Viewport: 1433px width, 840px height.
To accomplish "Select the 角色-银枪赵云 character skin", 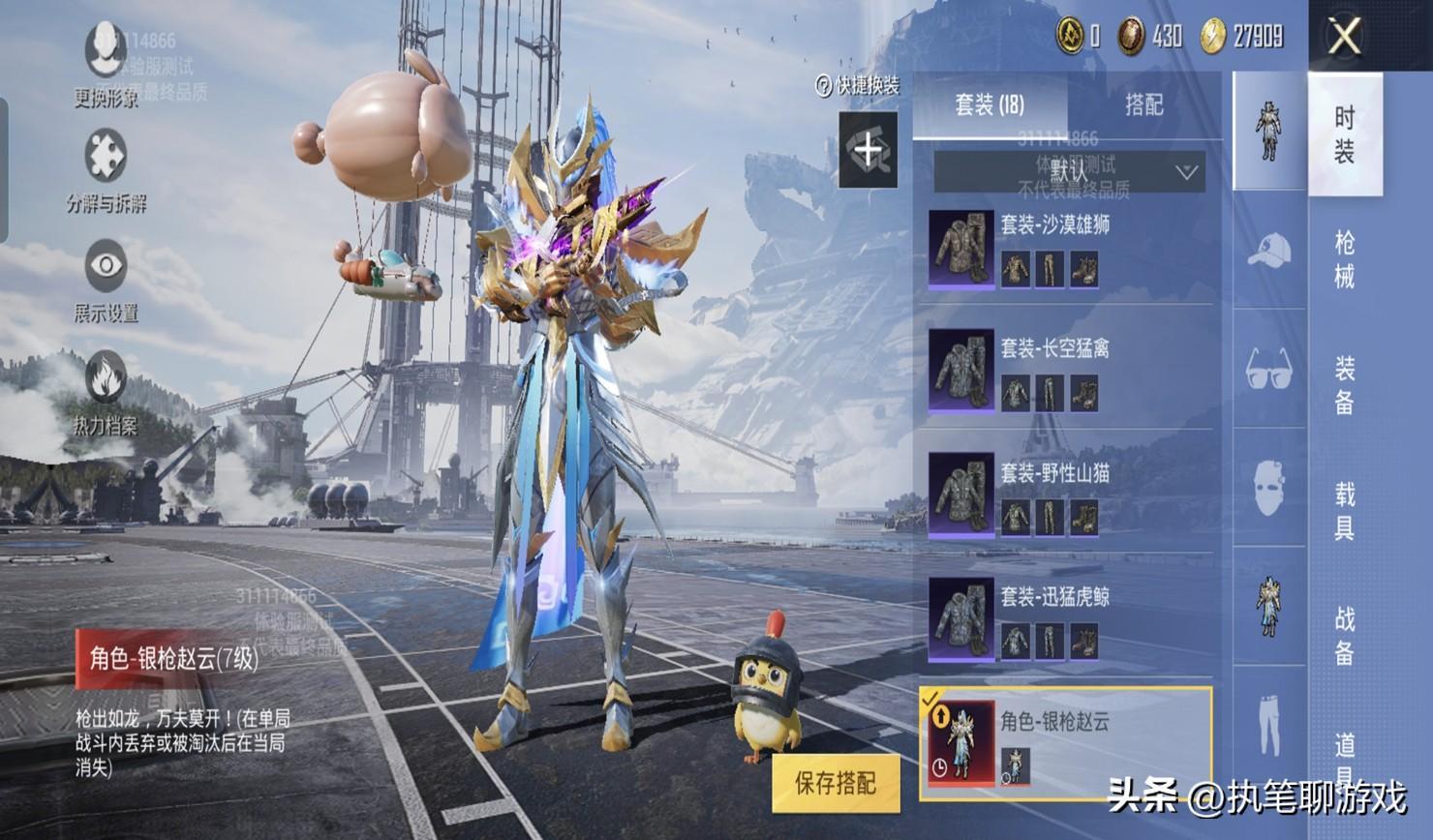I will [1065, 743].
